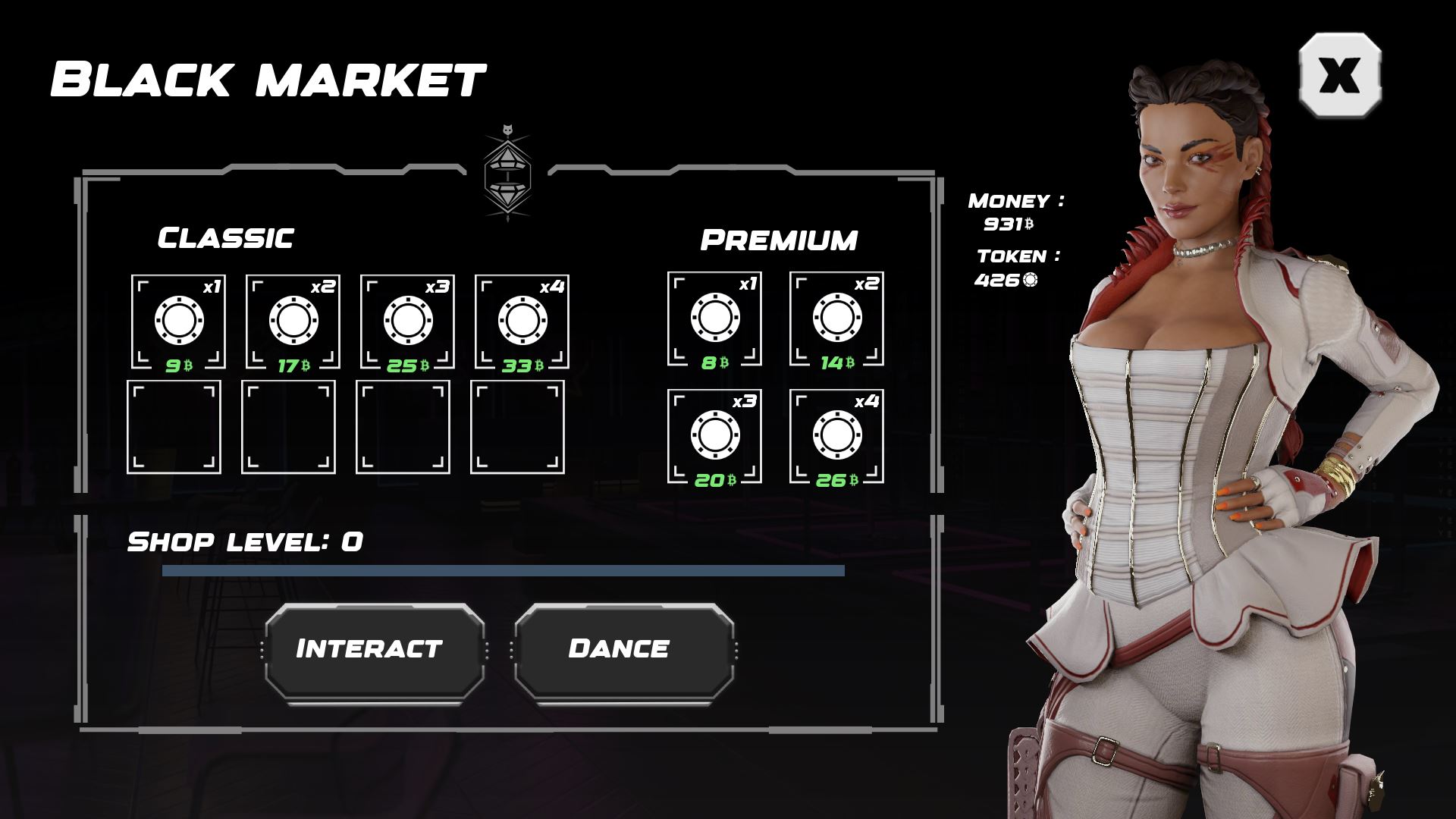Viewport: 1456px width, 819px height.
Task: Select the Premium section header
Action: (780, 238)
